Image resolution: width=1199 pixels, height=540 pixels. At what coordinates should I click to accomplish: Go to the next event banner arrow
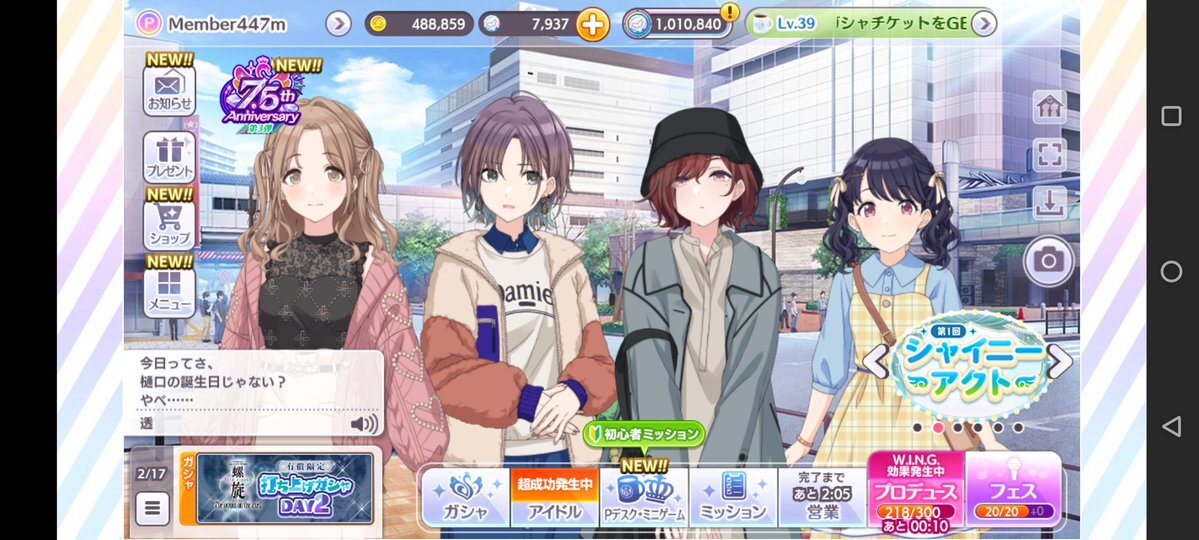click(1060, 361)
